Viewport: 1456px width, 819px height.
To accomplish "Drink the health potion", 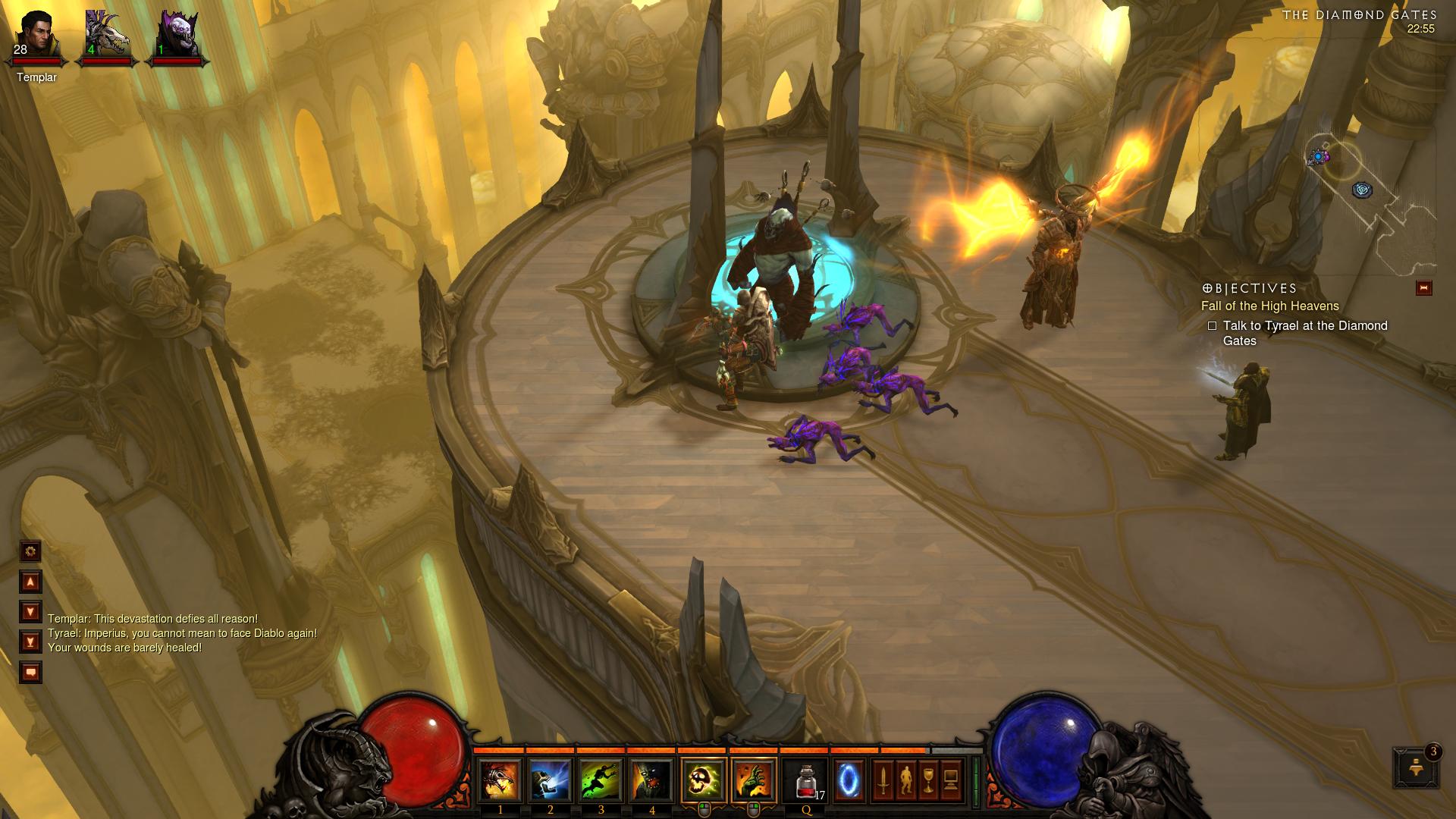I will click(806, 780).
